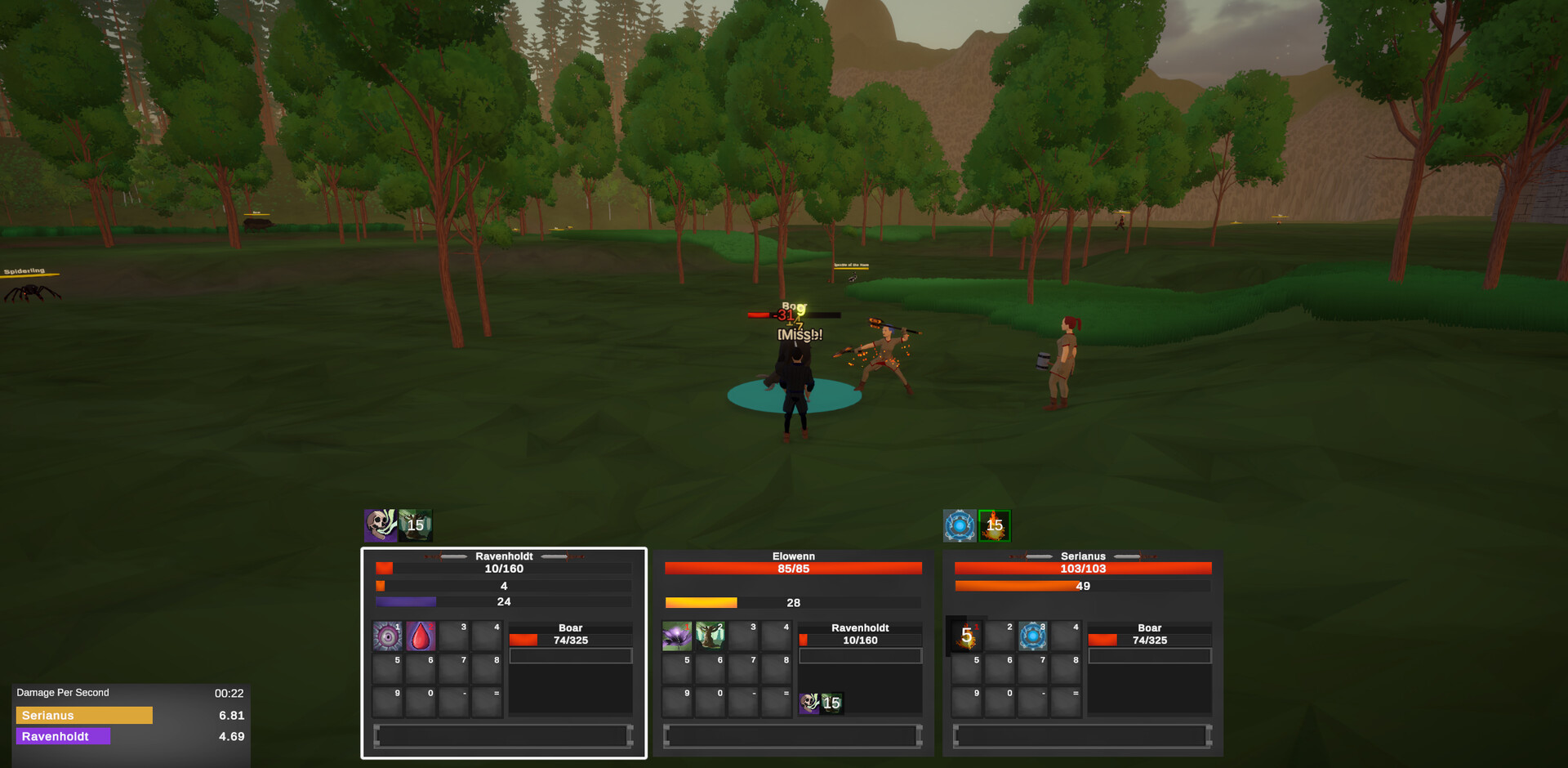Screen dimensions: 1568x768
Task: Click Elowenn's yellow resource bar showing 28
Action: point(792,602)
